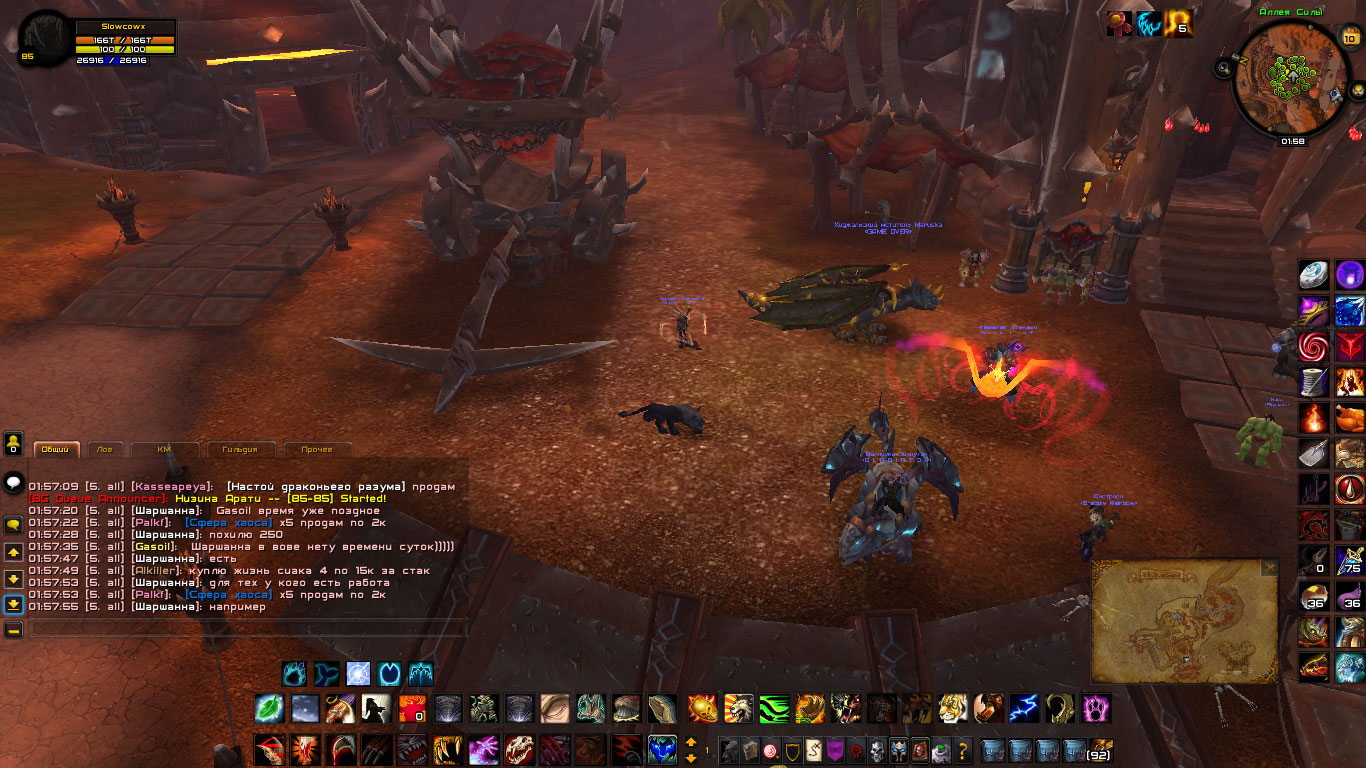This screenshot has width=1366, height=768.
Task: Jump chat to the newest message
Action: pyautogui.click(x=14, y=604)
